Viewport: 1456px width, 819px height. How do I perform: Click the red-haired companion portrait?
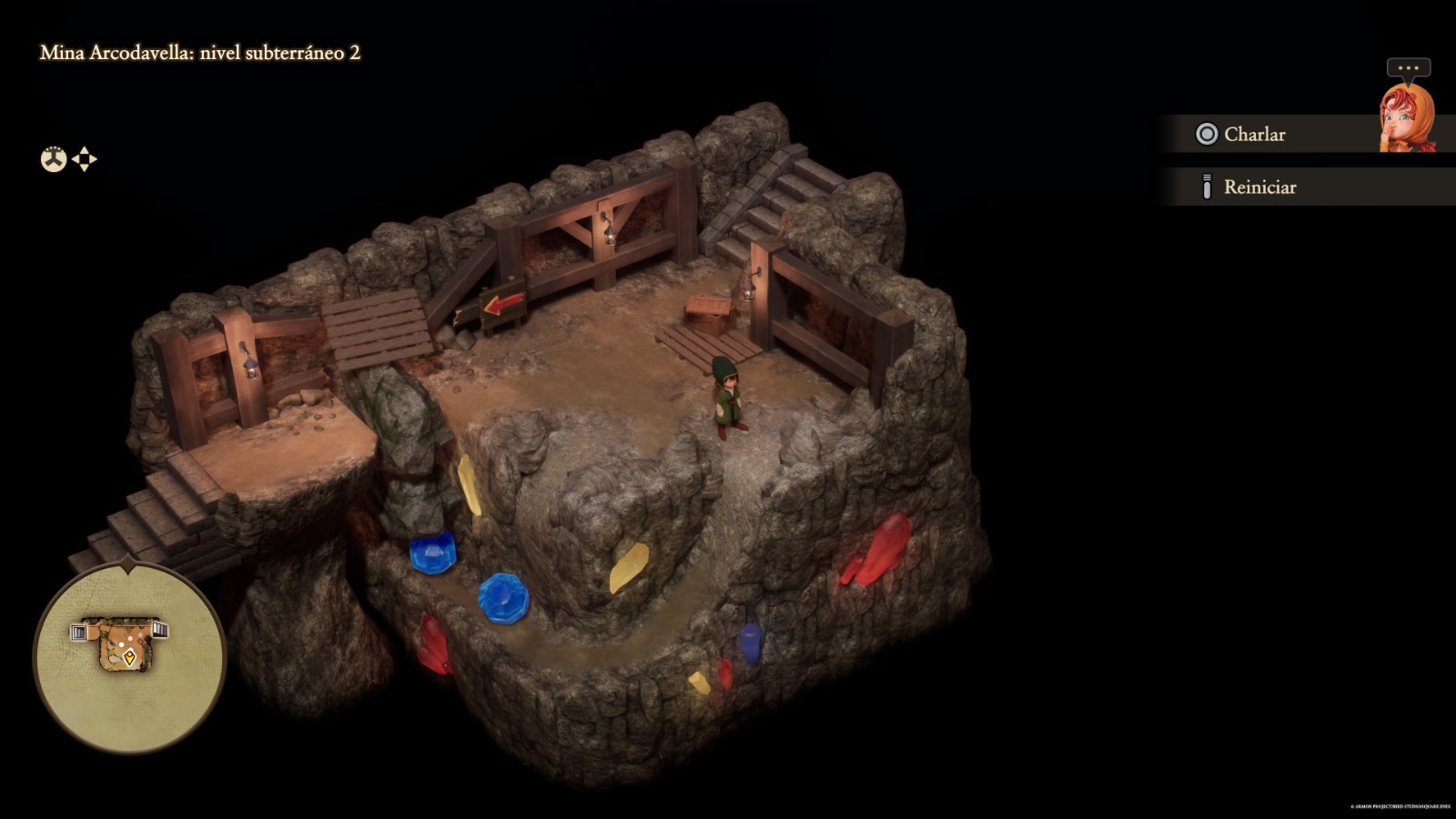pyautogui.click(x=1407, y=117)
